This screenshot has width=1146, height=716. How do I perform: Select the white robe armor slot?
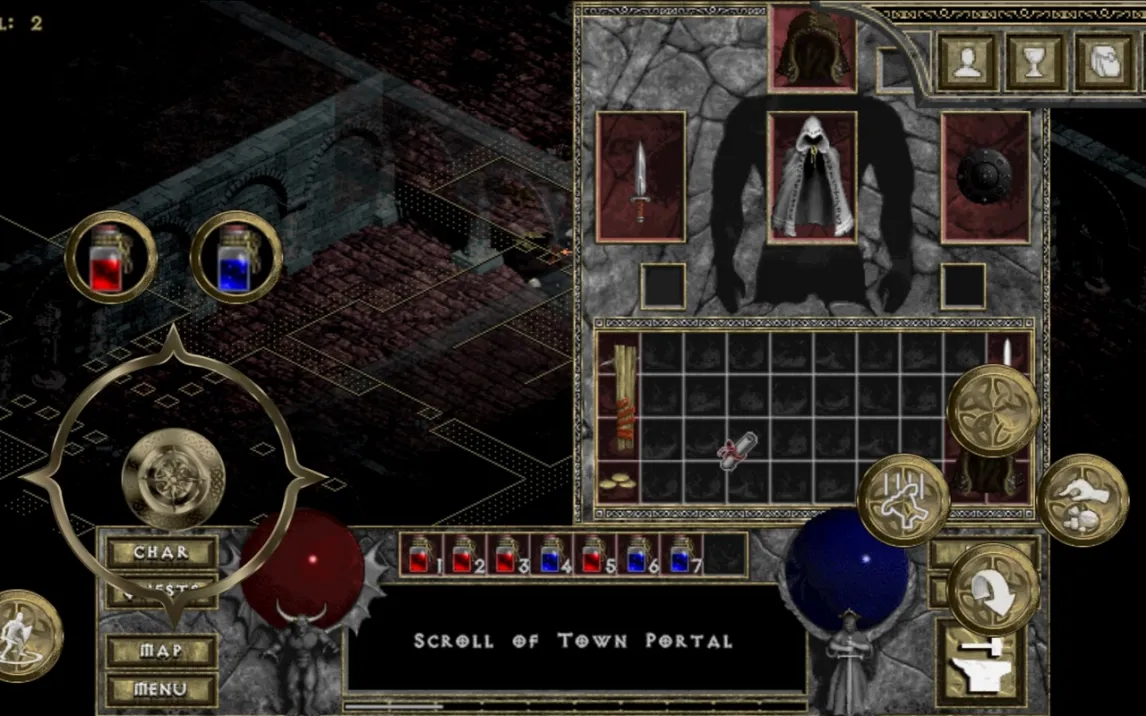[x=812, y=177]
